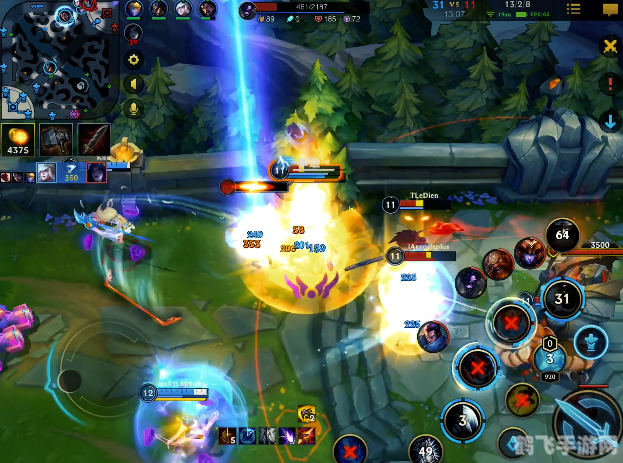Send the crossed swords attack ping
The height and width of the screenshot is (463, 623).
tap(610, 46)
